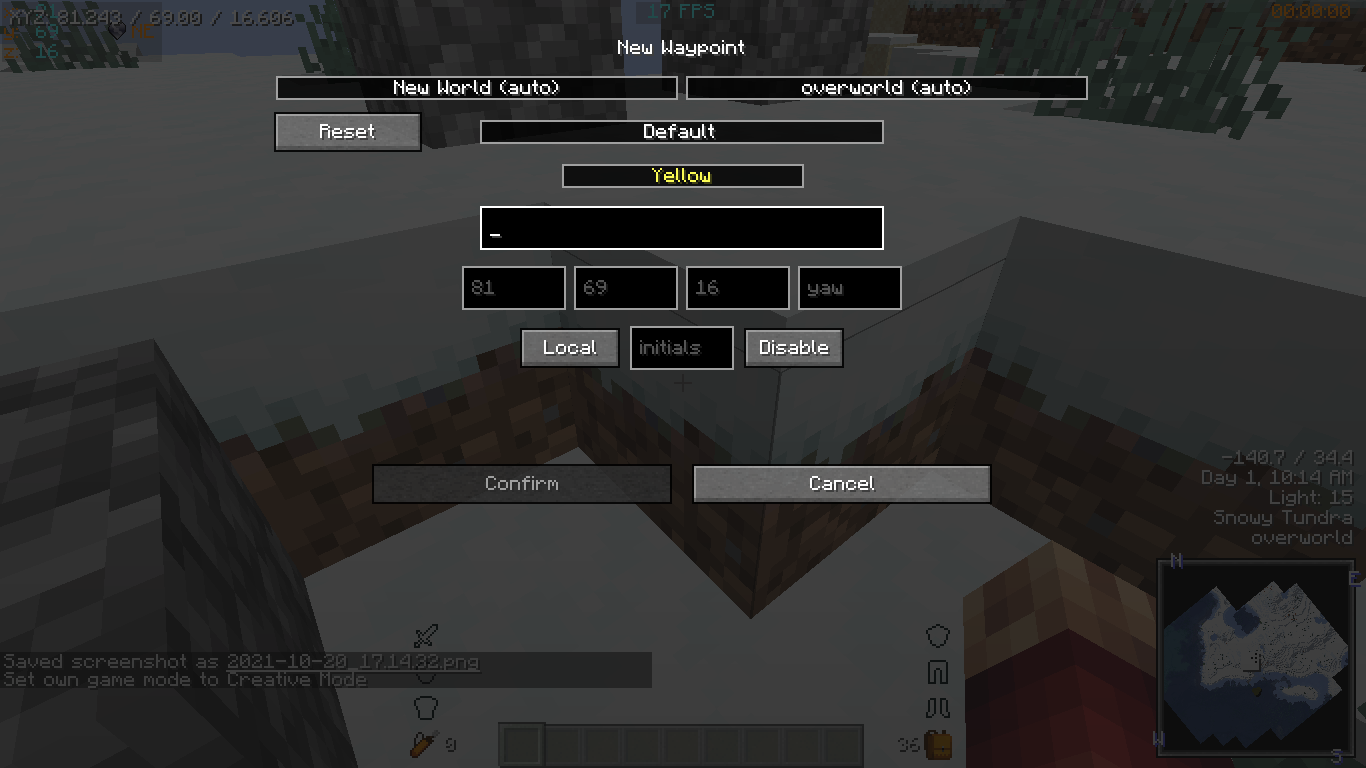This screenshot has height=768, width=1366.
Task: Select the Yellow waypoint color option
Action: click(683, 175)
